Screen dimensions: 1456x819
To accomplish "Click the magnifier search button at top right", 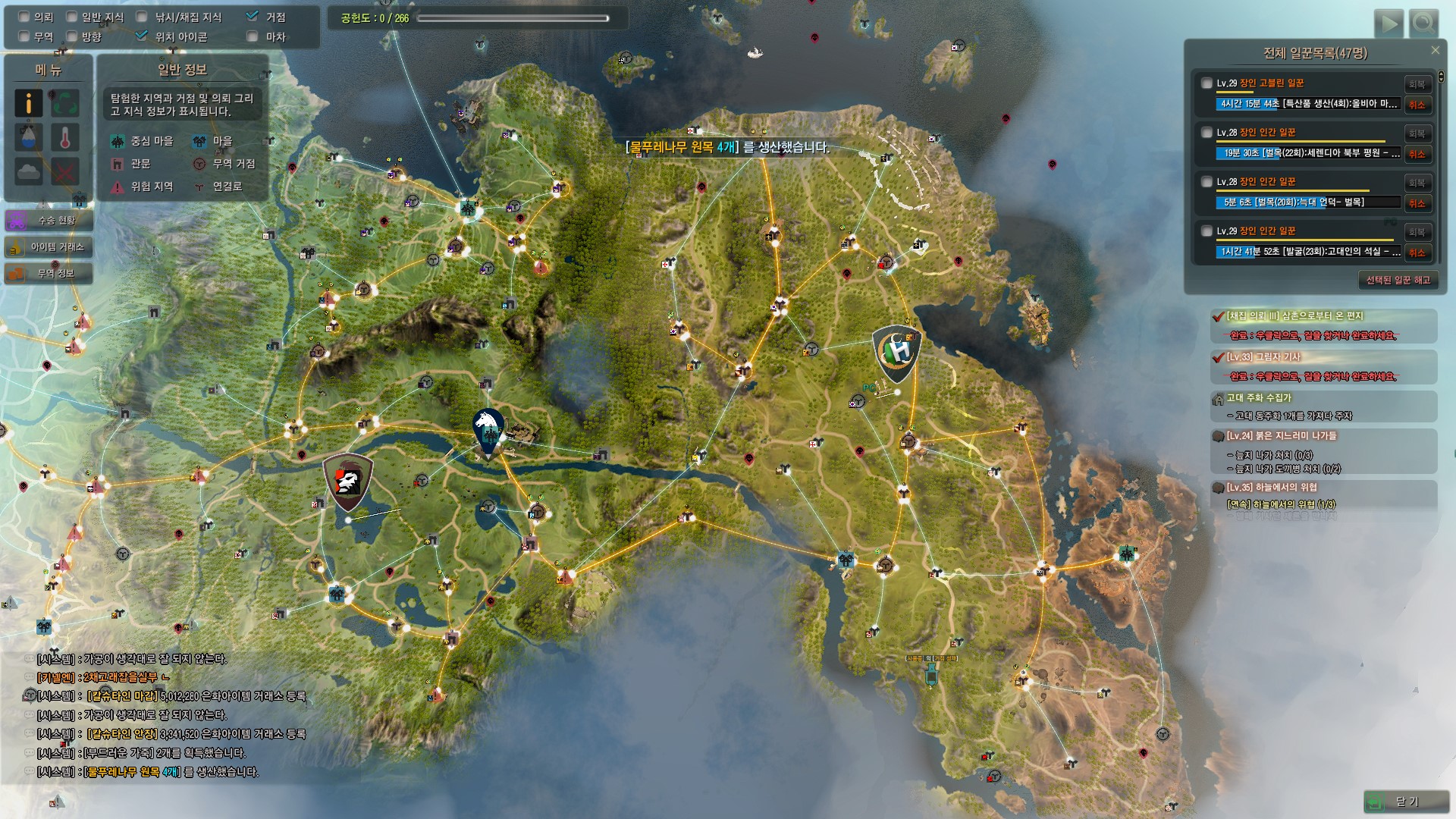I will click(1423, 24).
